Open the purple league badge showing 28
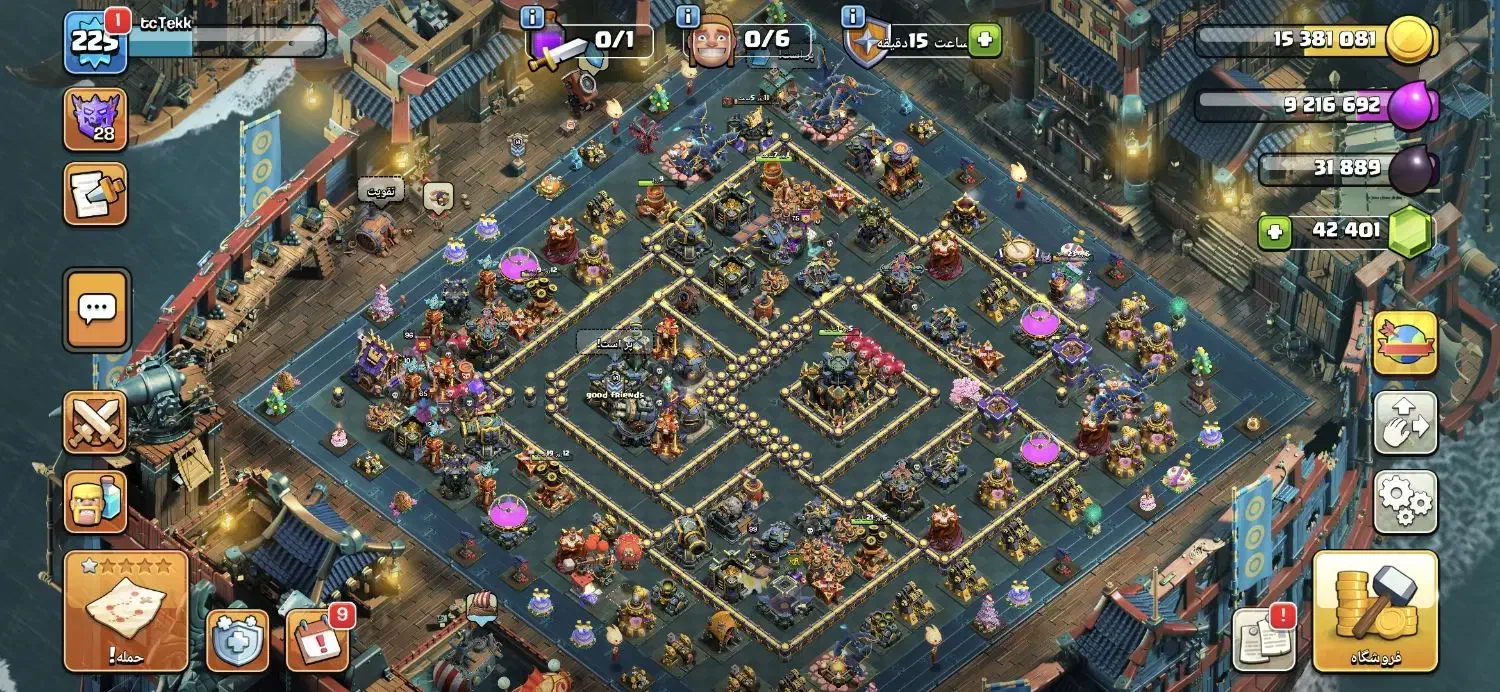The width and height of the screenshot is (1500, 692). click(x=95, y=119)
